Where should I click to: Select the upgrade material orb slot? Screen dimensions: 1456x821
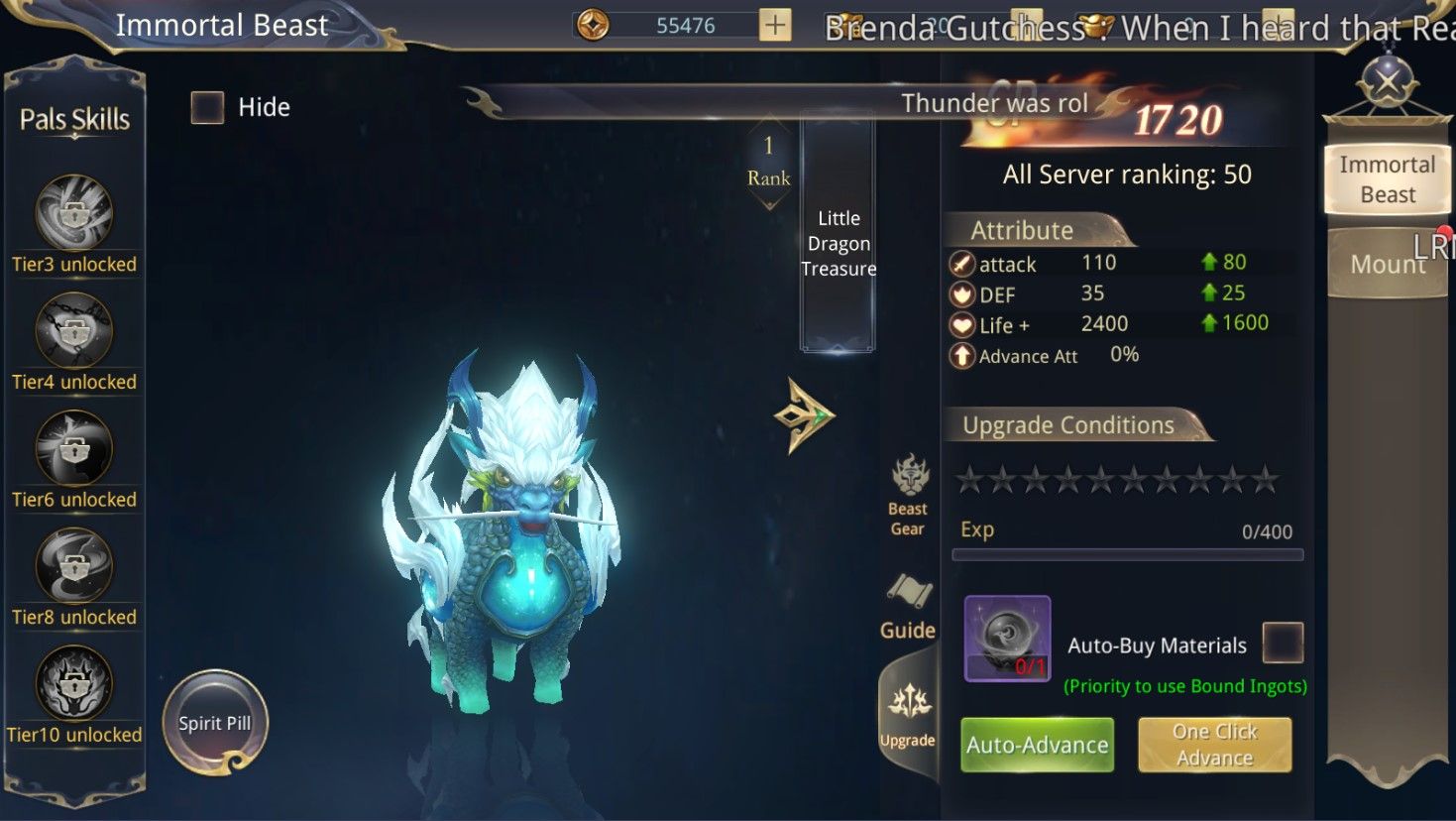[x=1007, y=639]
